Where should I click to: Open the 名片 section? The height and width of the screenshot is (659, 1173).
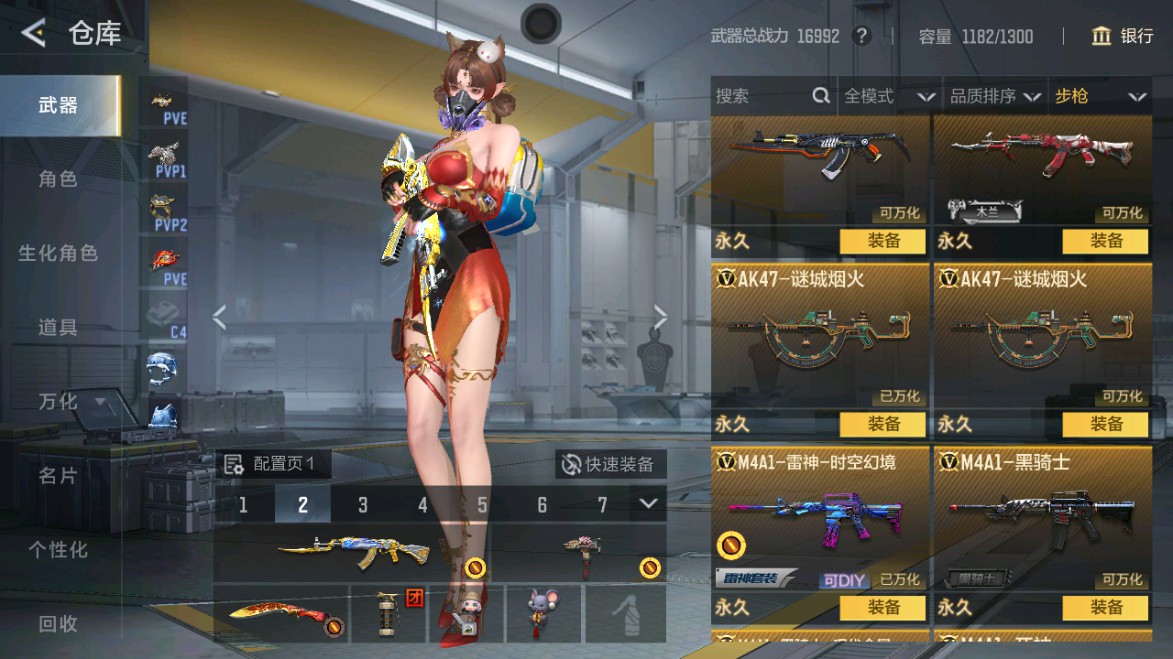pos(58,475)
